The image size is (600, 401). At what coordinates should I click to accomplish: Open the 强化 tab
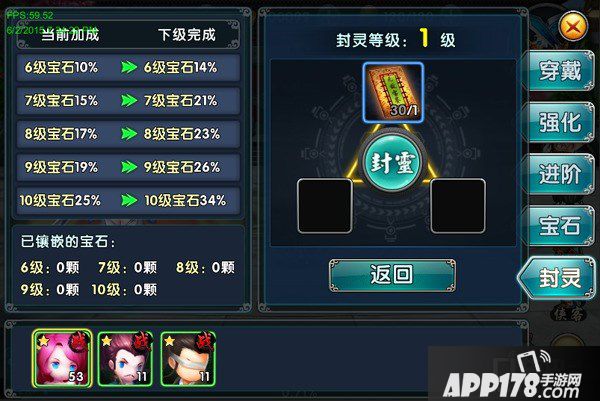click(x=560, y=122)
